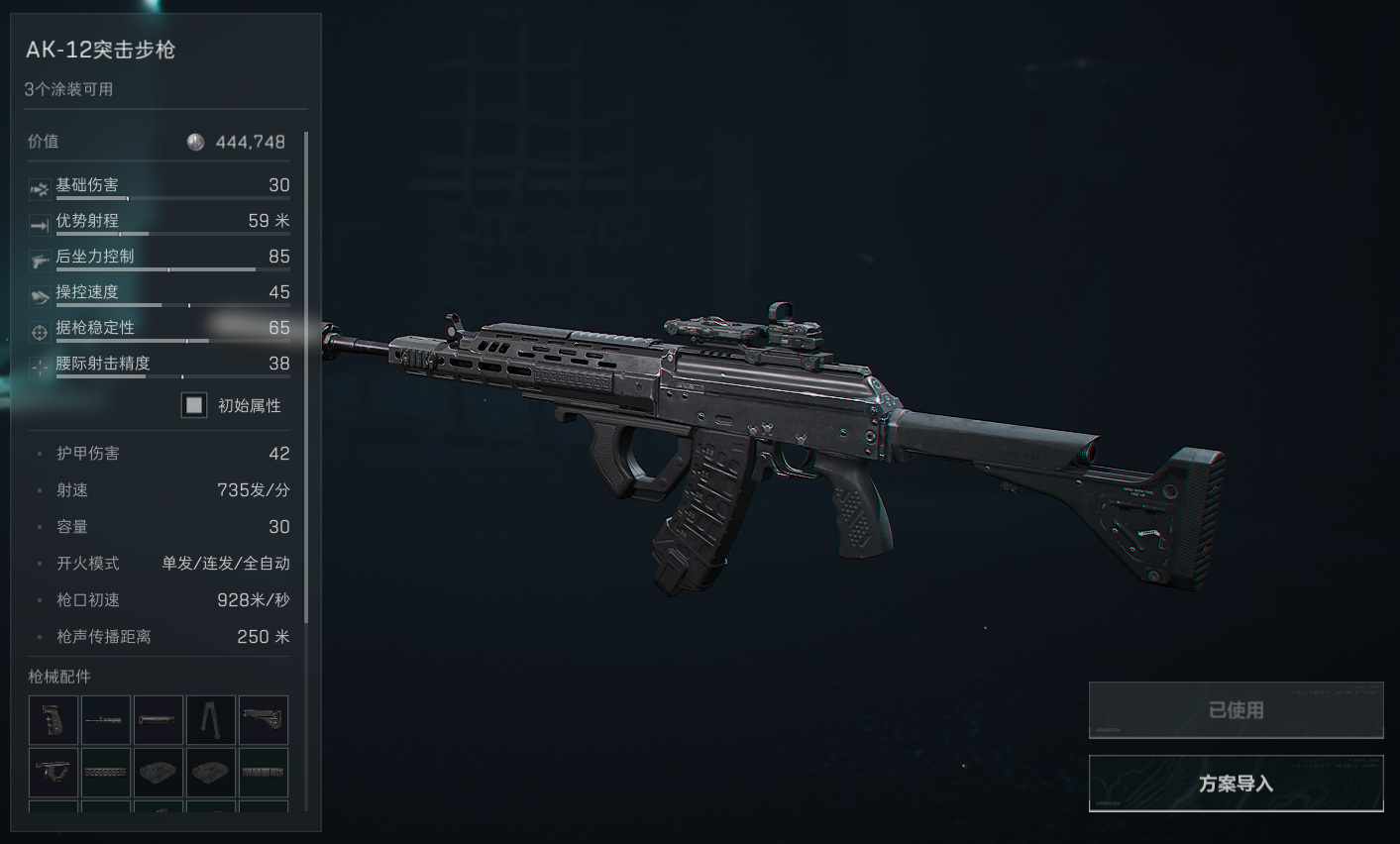Open the suppressor attachment slot
The image size is (1400, 844).
click(159, 720)
